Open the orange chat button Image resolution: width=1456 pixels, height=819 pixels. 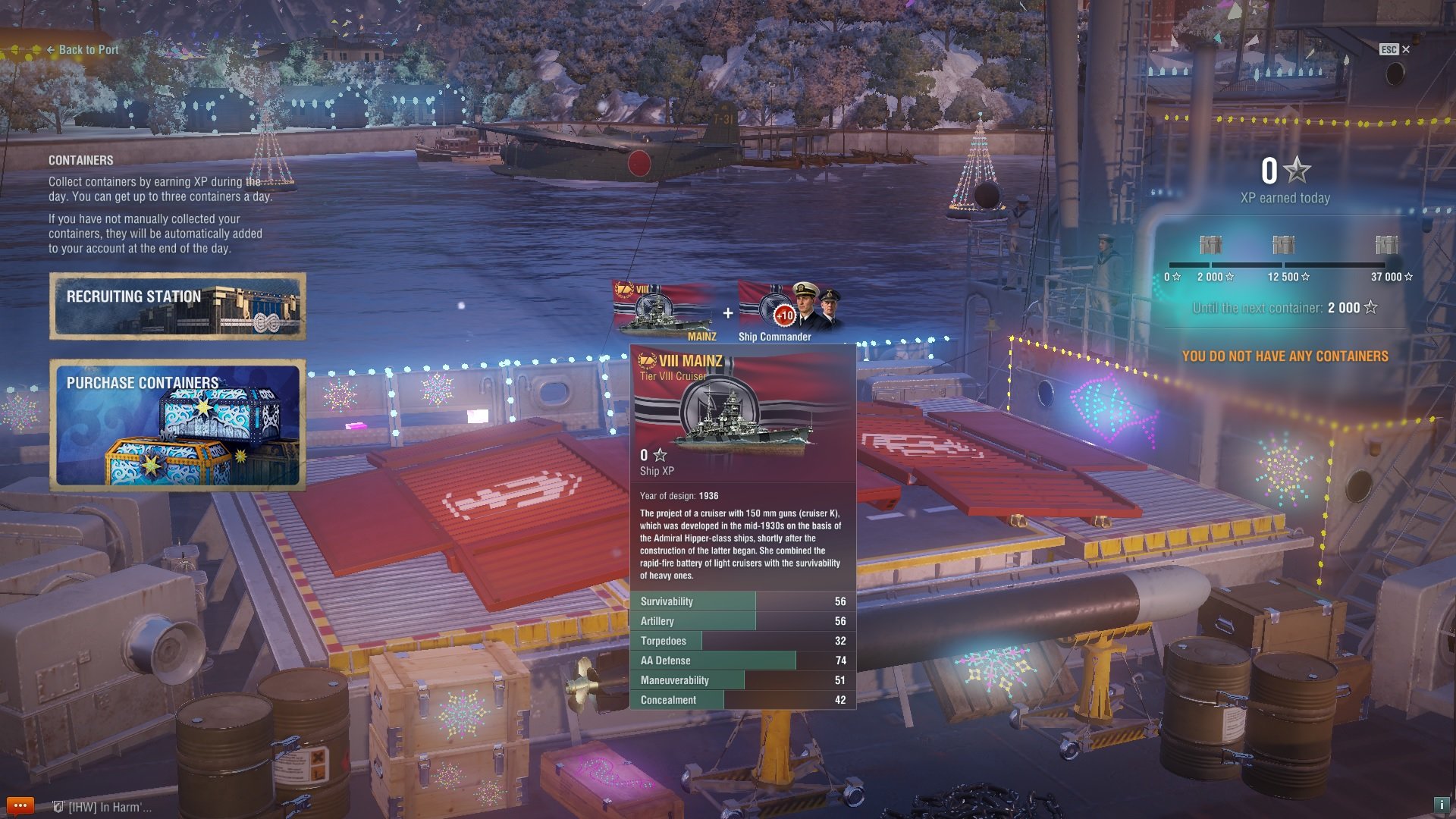[20, 805]
